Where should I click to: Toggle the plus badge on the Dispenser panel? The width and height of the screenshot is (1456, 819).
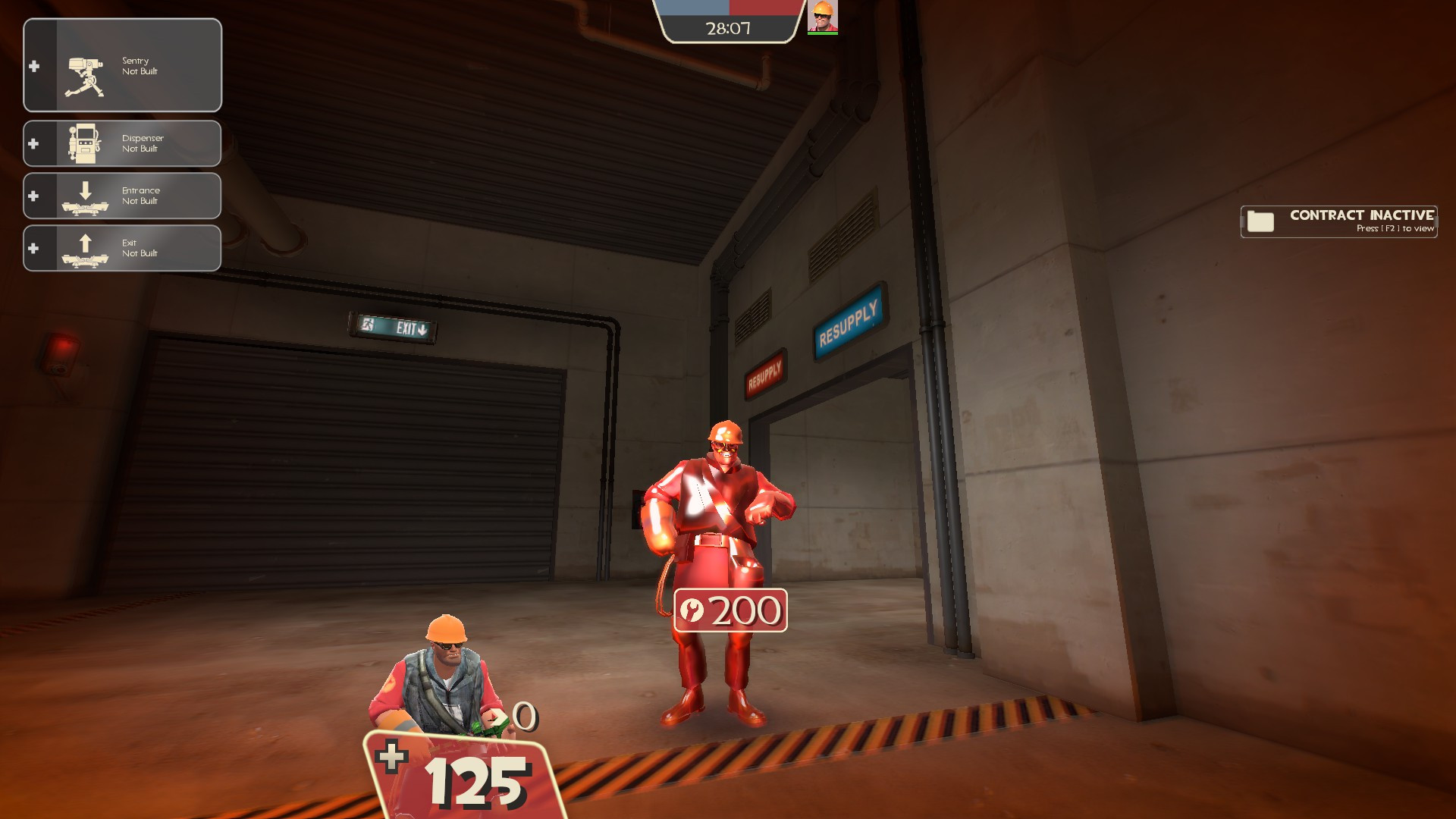(33, 143)
